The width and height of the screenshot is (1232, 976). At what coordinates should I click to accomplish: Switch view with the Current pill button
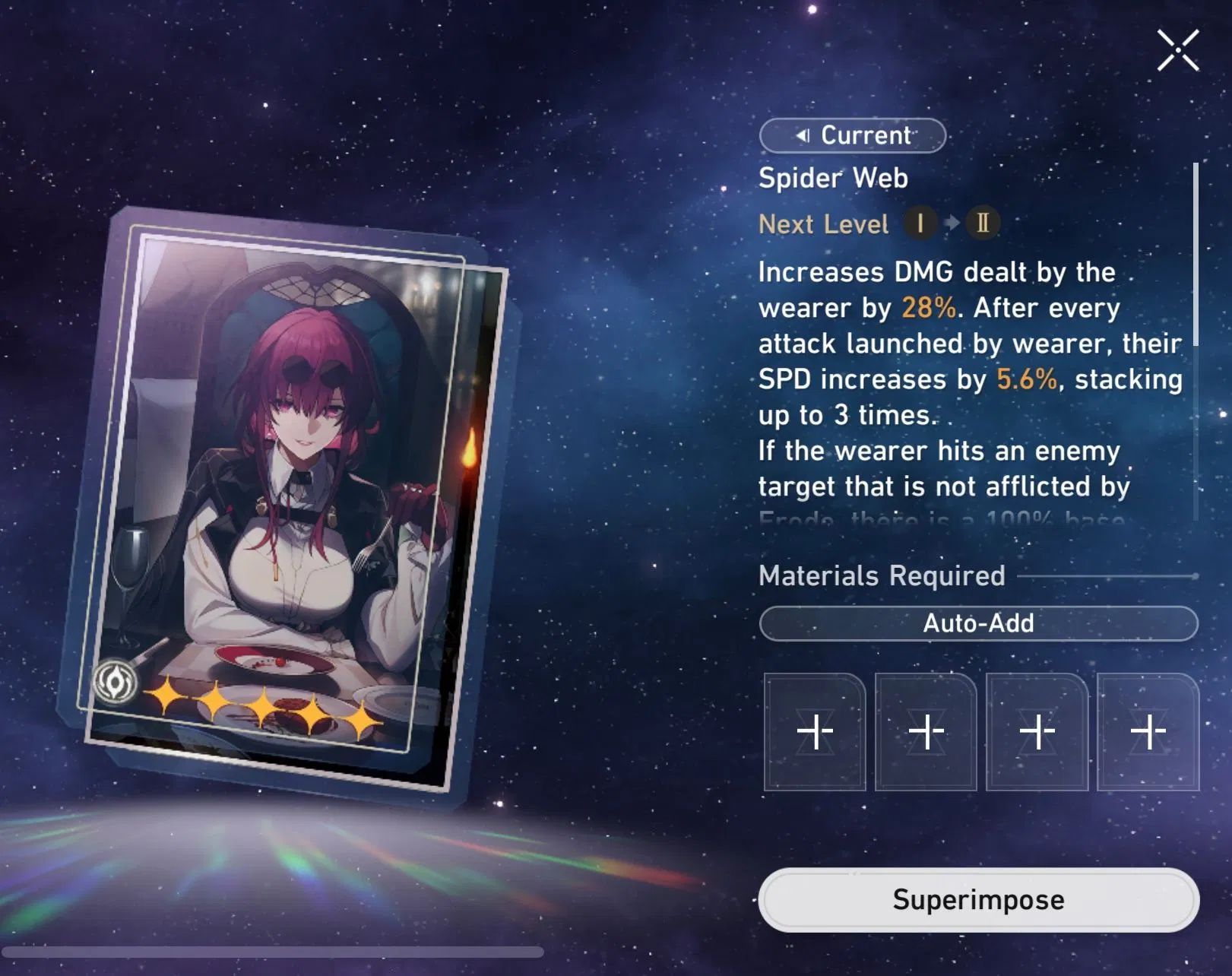pos(852,135)
